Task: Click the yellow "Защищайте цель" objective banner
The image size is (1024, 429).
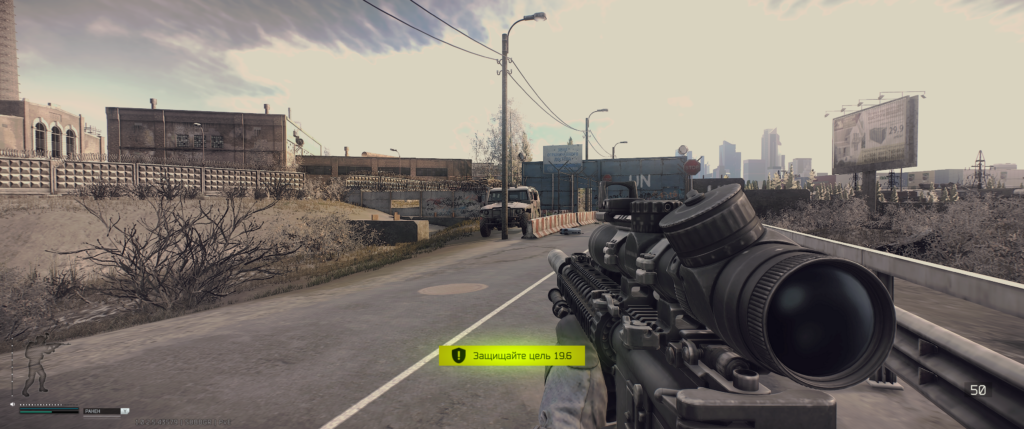Action: (512, 355)
